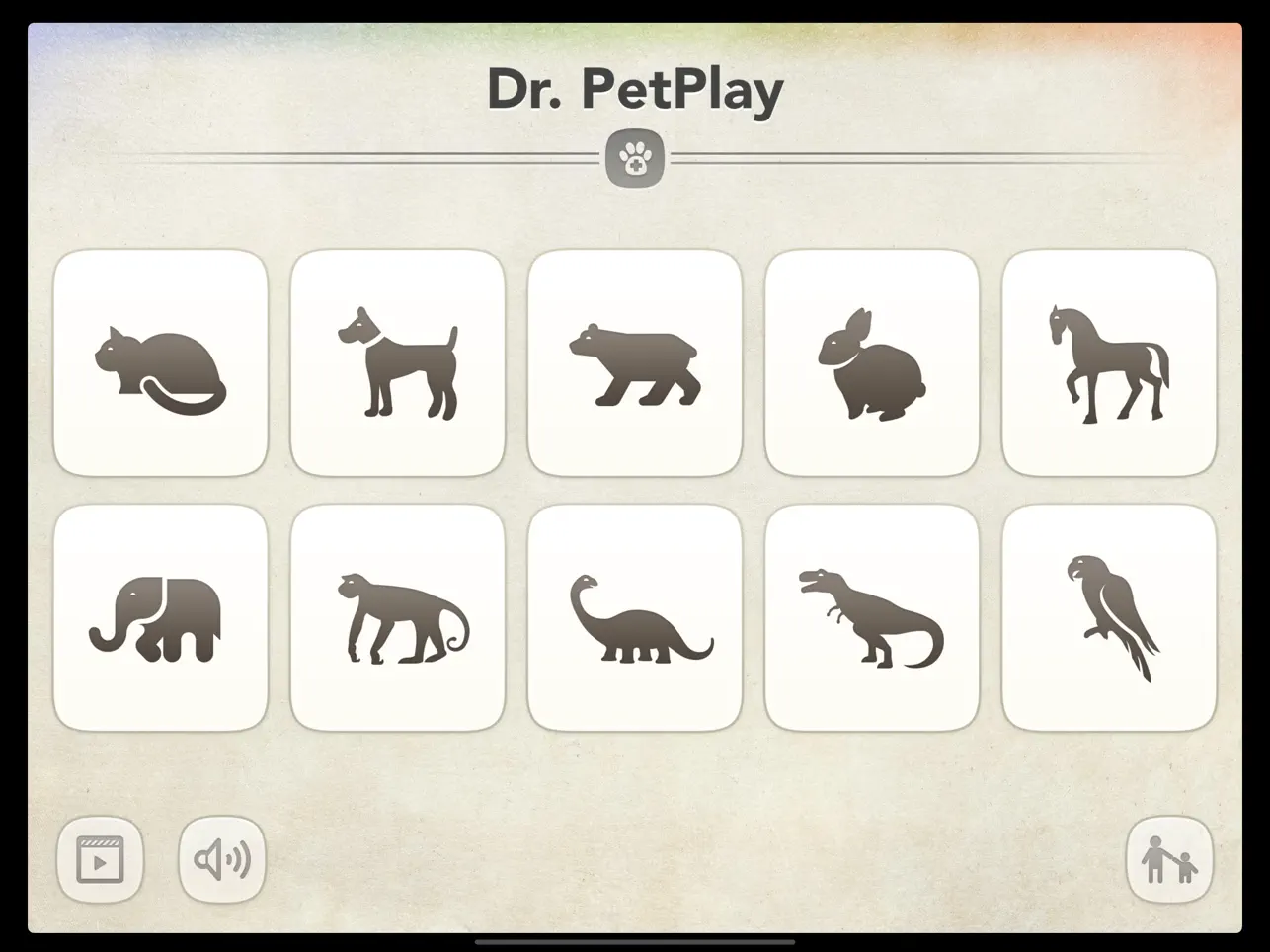The image size is (1270, 952).
Task: Select the monkey with curled tail
Action: point(398,615)
